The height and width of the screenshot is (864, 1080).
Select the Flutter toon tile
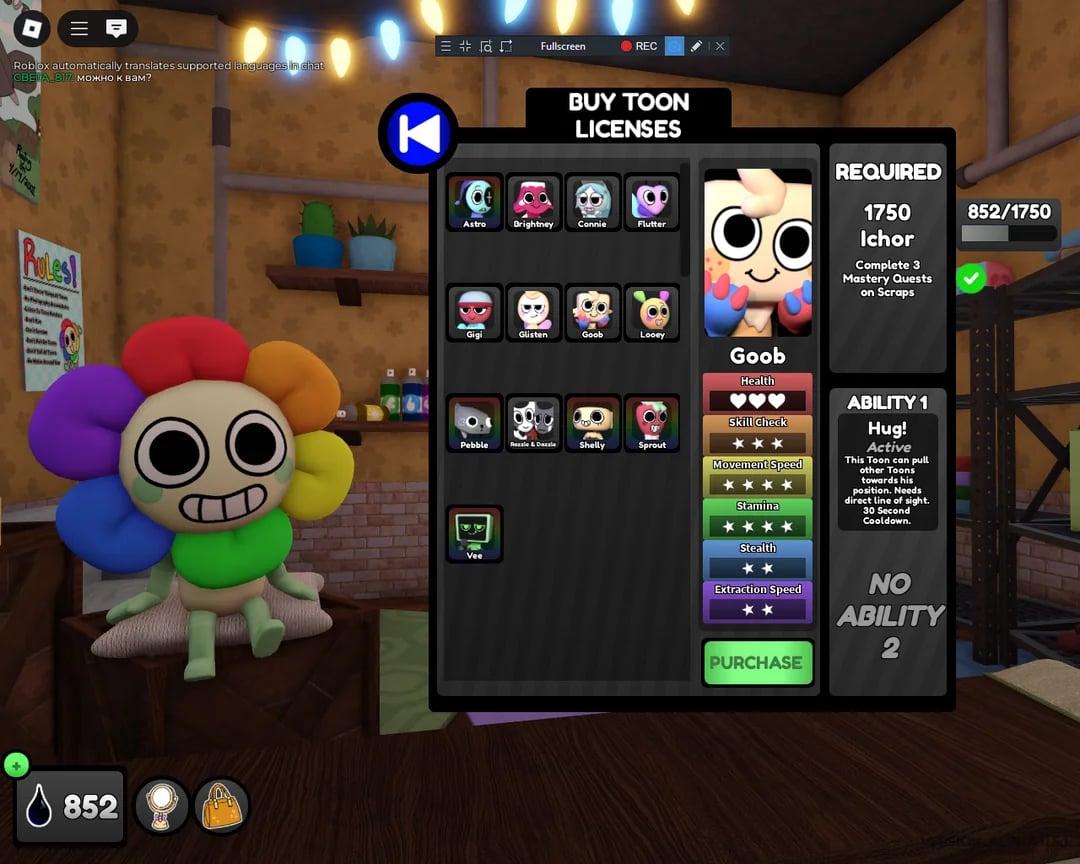[x=651, y=202]
